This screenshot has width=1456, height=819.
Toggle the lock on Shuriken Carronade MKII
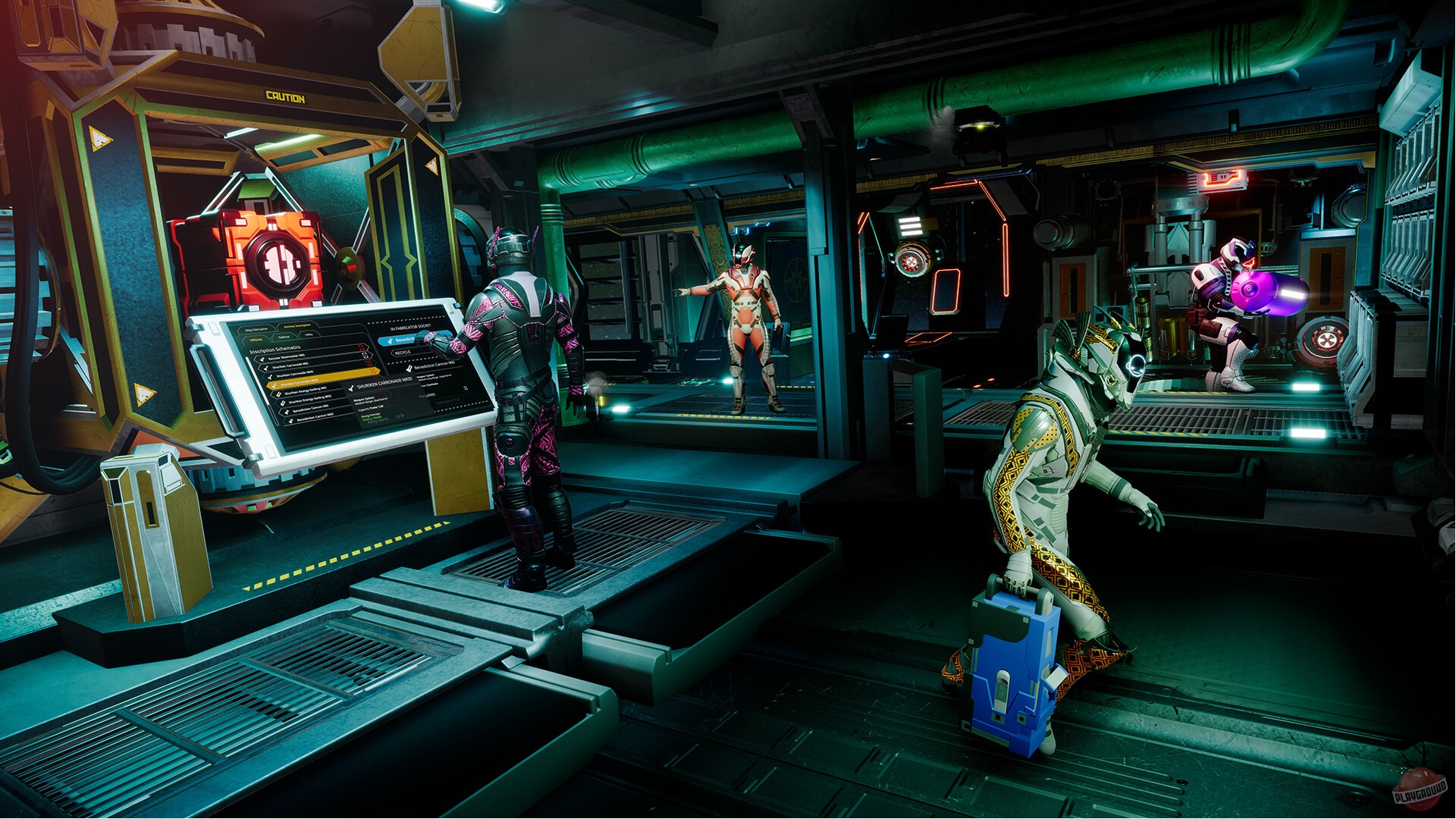[x=375, y=371]
